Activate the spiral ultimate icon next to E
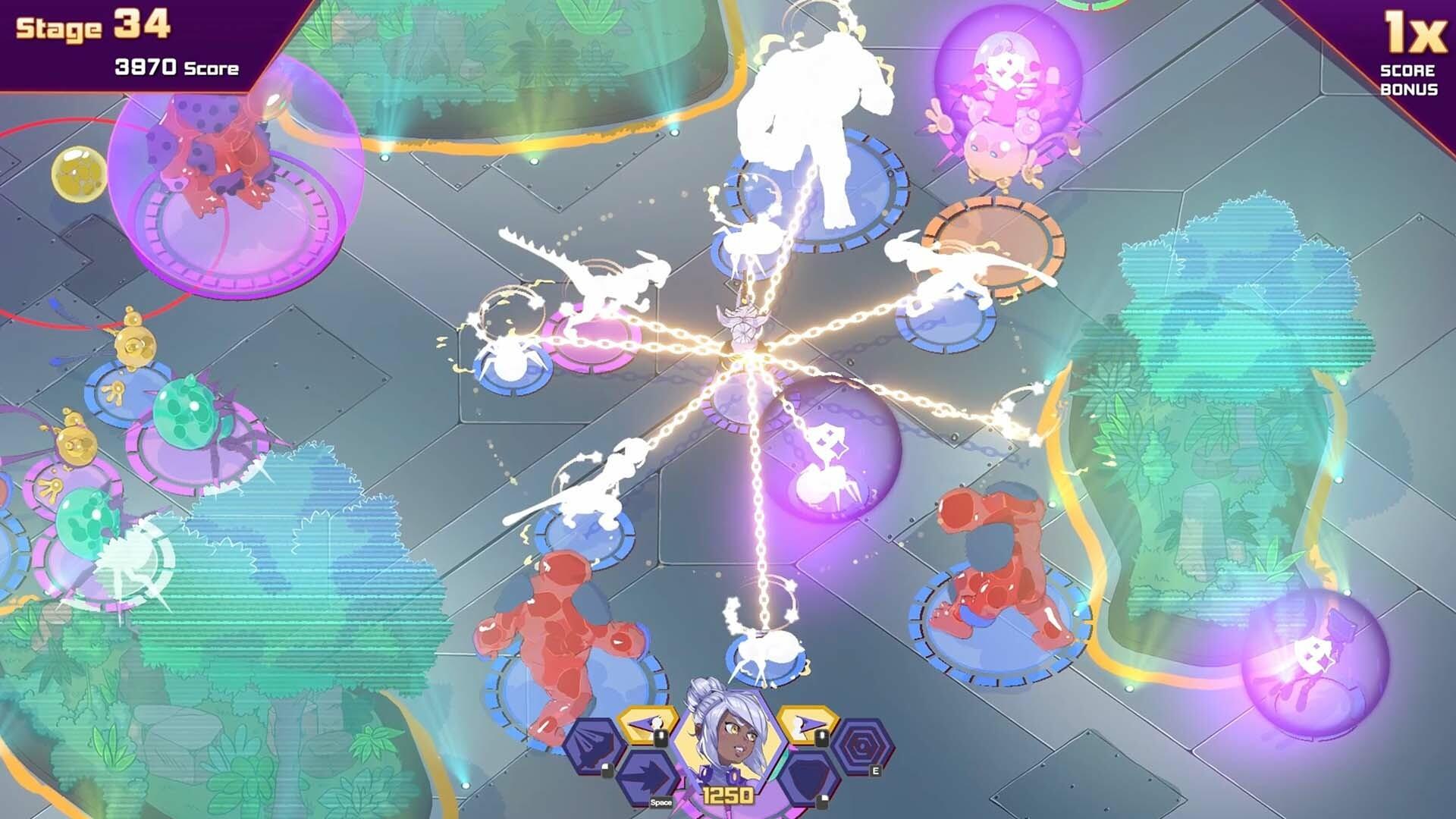Image resolution: width=1456 pixels, height=819 pixels. 864,745
